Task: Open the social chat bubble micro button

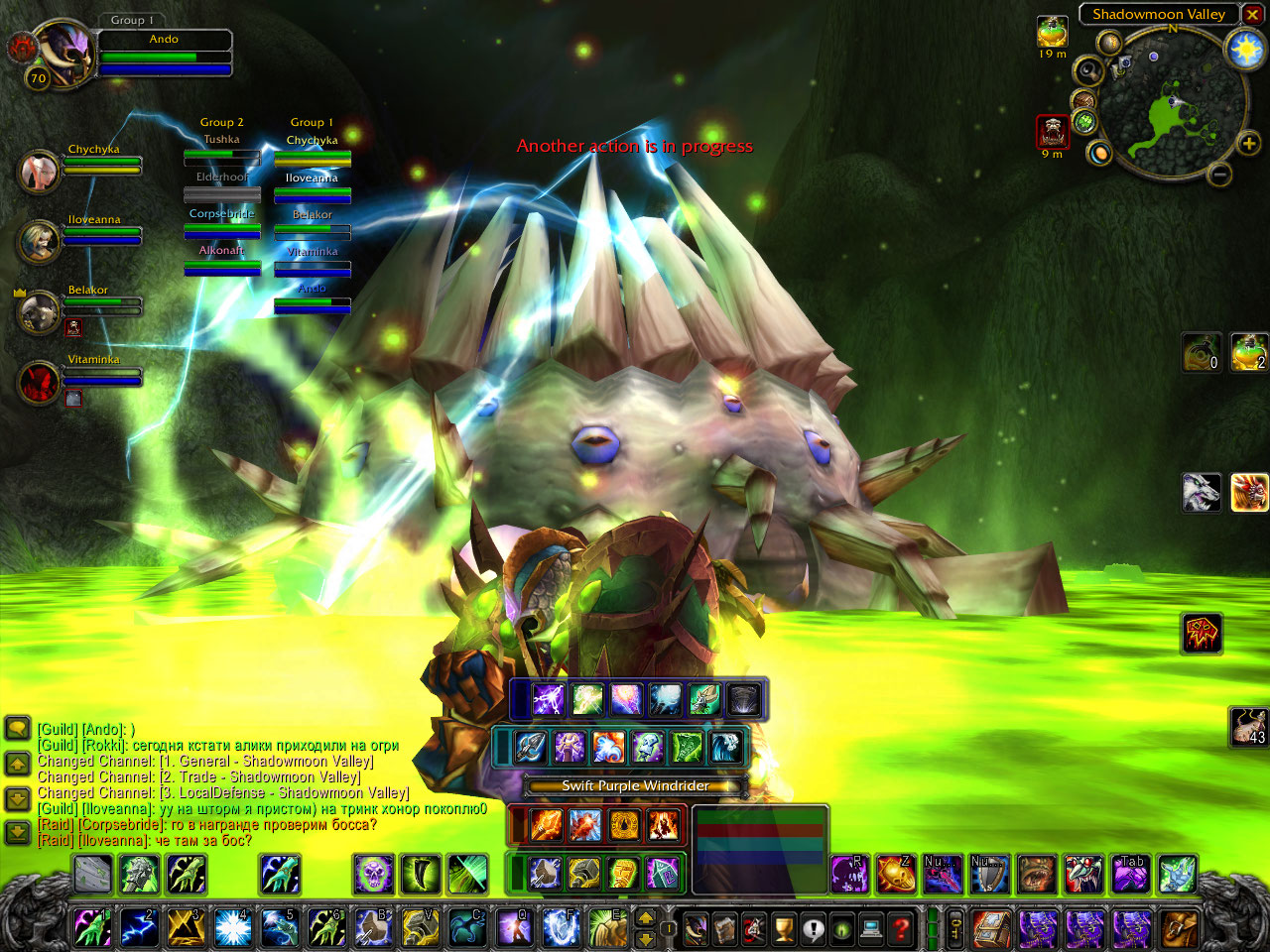Action: tap(814, 929)
